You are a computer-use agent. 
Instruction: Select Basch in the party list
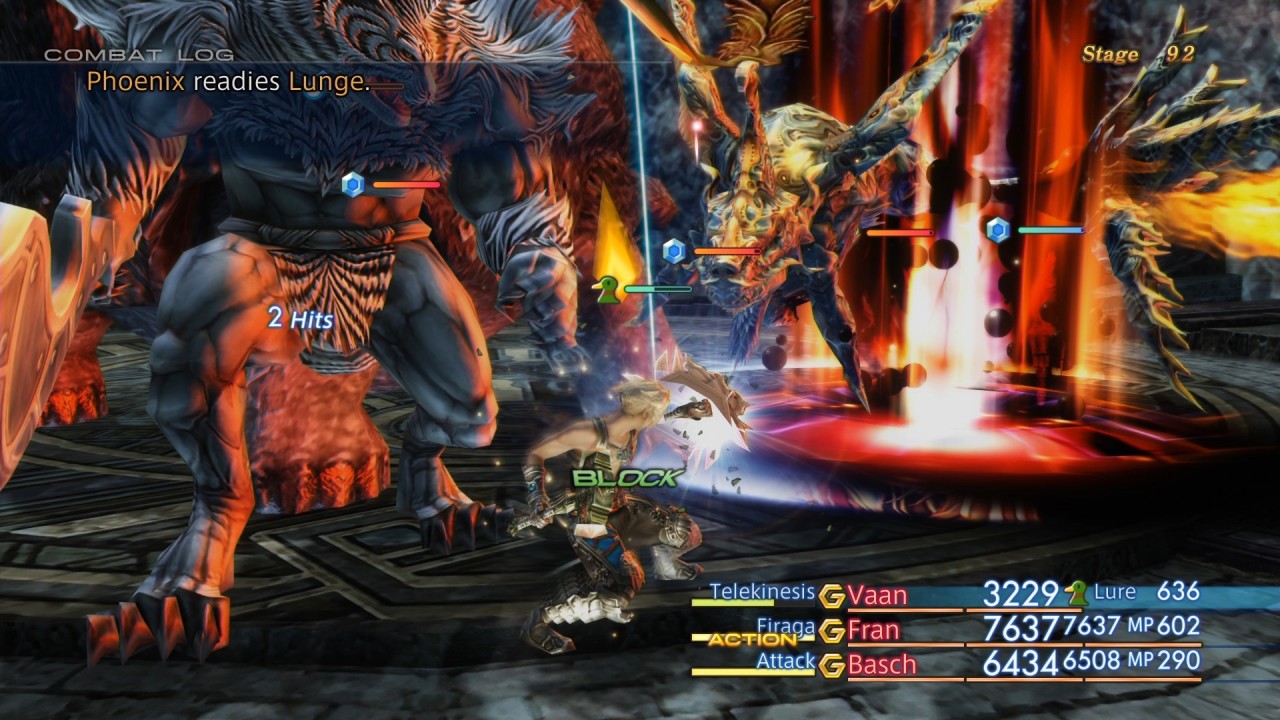click(x=881, y=664)
